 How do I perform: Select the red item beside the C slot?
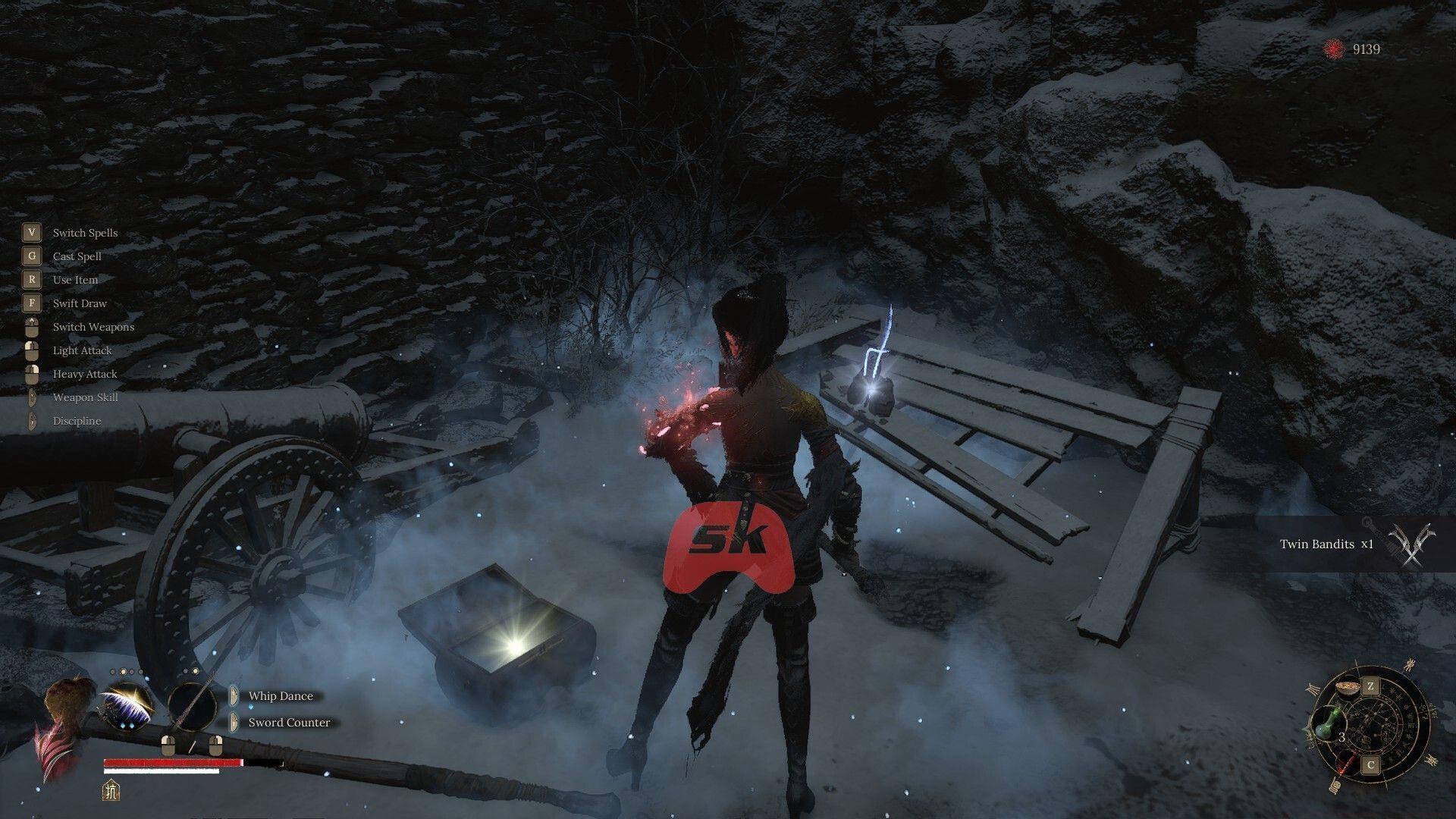pyautogui.click(x=1347, y=763)
